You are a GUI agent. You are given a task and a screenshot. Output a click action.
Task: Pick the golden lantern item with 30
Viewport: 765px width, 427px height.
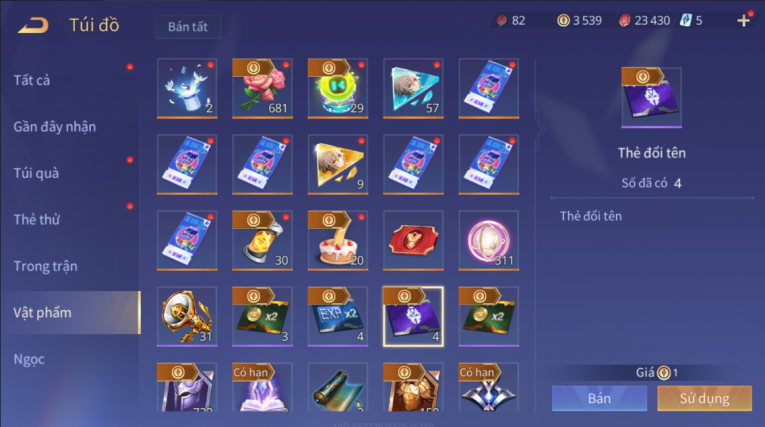coord(262,240)
